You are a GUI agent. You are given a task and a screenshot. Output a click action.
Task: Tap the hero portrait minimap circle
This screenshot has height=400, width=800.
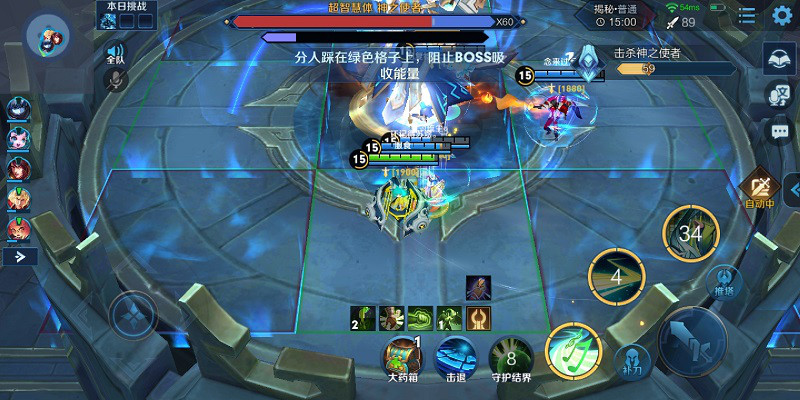(x=48, y=36)
